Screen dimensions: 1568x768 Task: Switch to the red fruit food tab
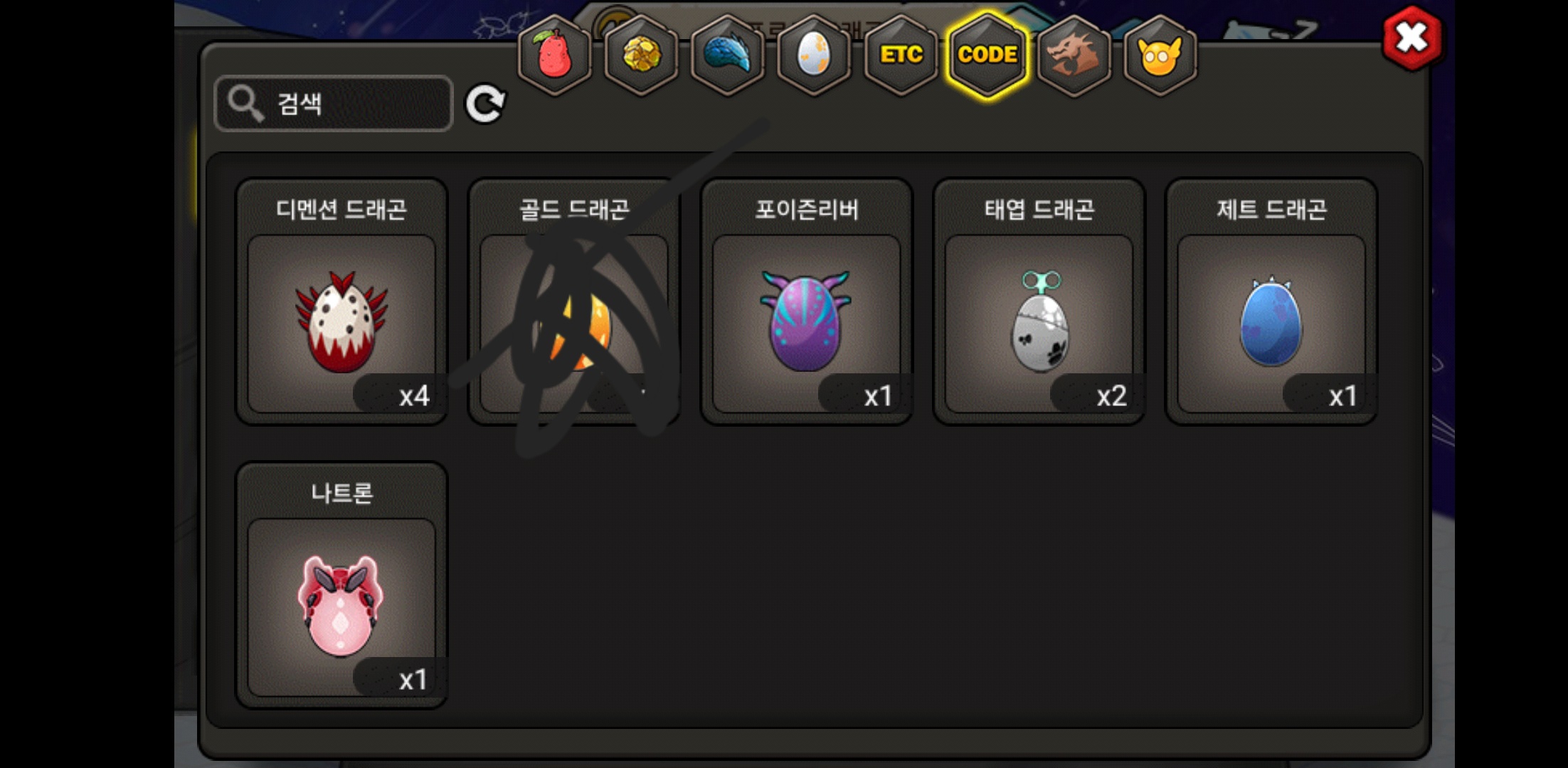554,55
